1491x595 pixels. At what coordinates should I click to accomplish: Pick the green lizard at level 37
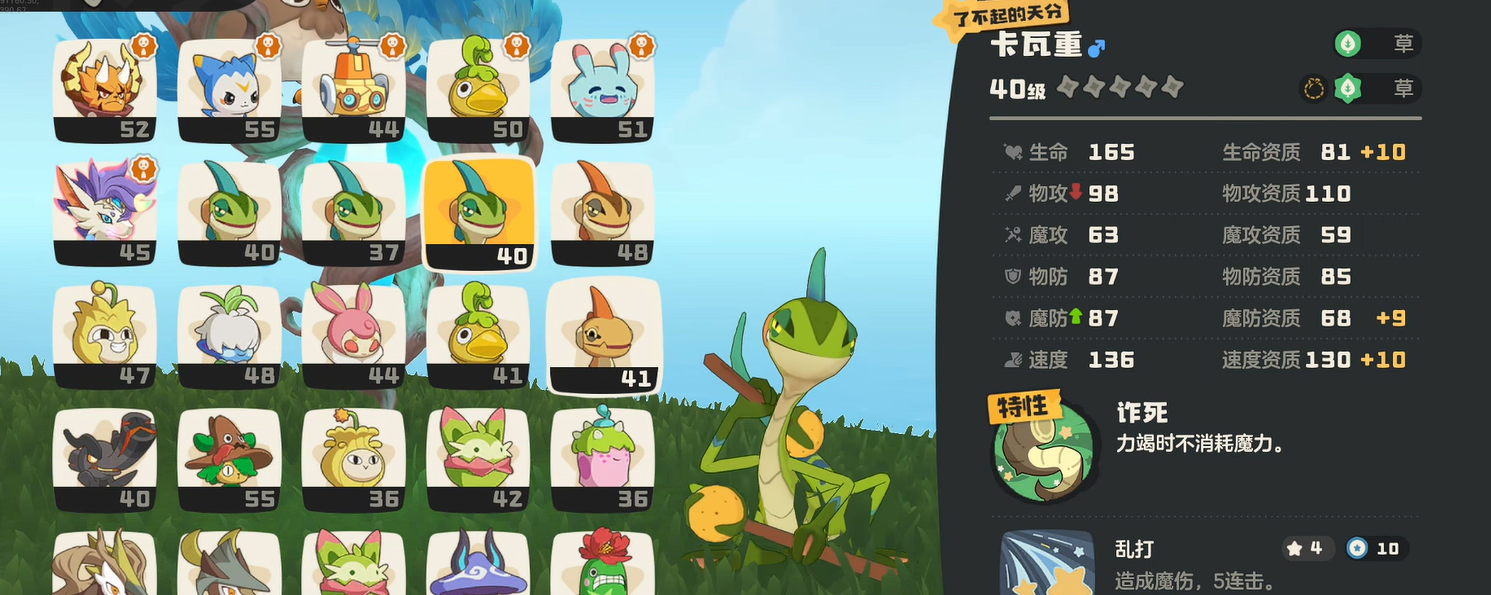353,212
